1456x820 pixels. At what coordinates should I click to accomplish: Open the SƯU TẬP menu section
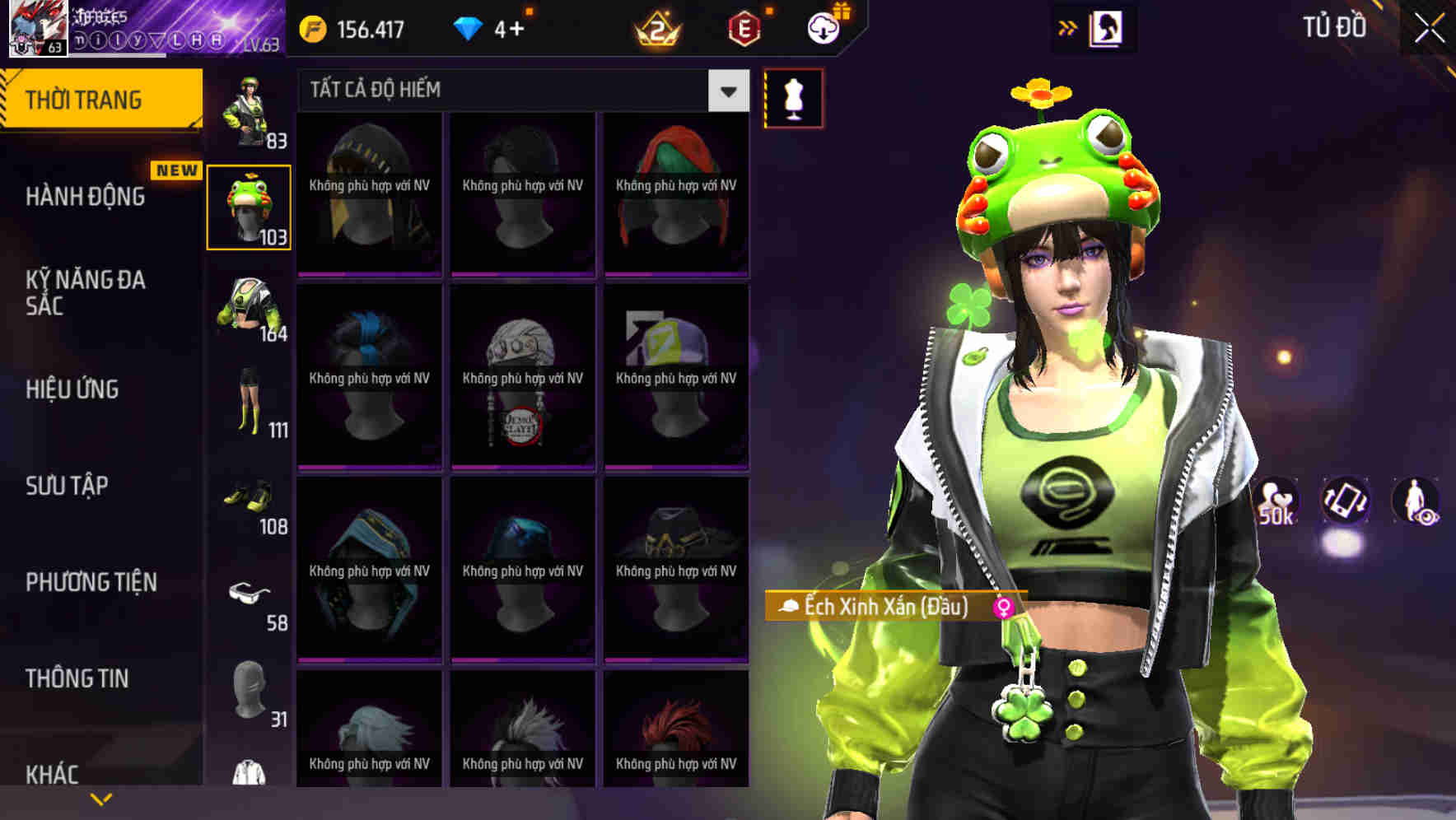tap(68, 486)
